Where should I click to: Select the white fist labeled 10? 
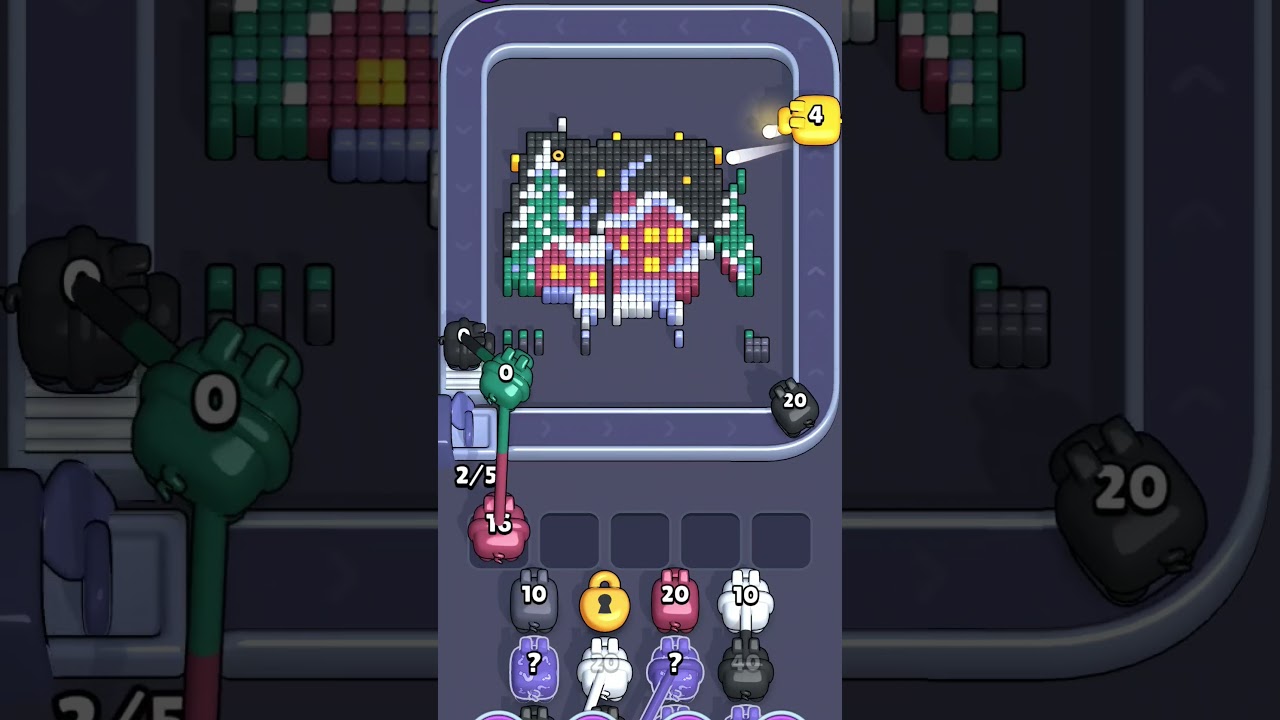[745, 594]
